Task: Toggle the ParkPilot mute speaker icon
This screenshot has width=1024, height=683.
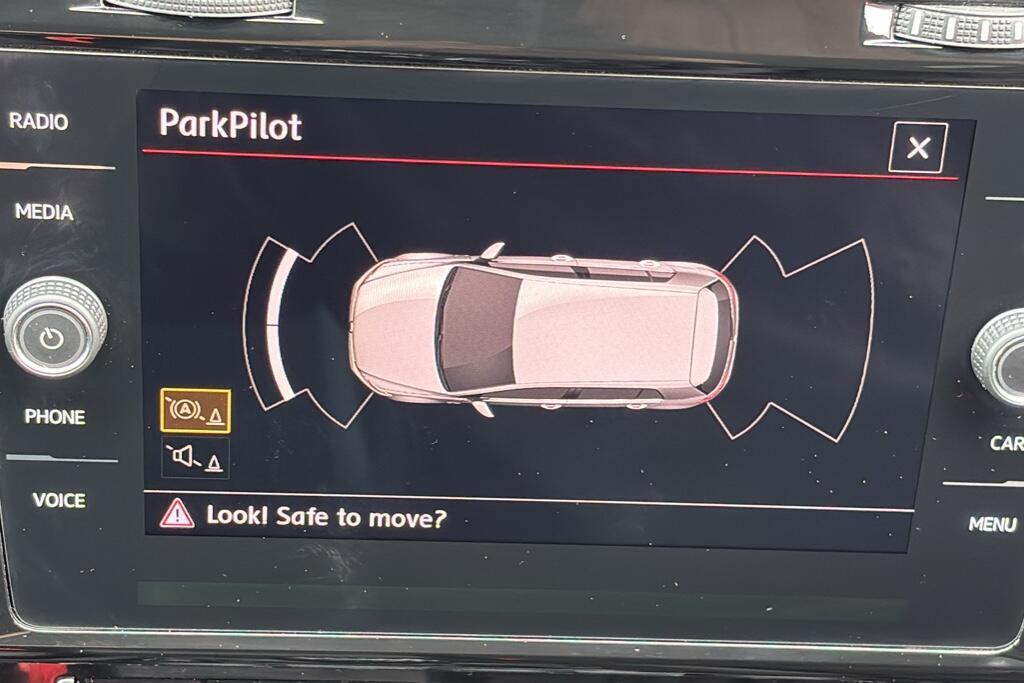Action: coord(195,458)
